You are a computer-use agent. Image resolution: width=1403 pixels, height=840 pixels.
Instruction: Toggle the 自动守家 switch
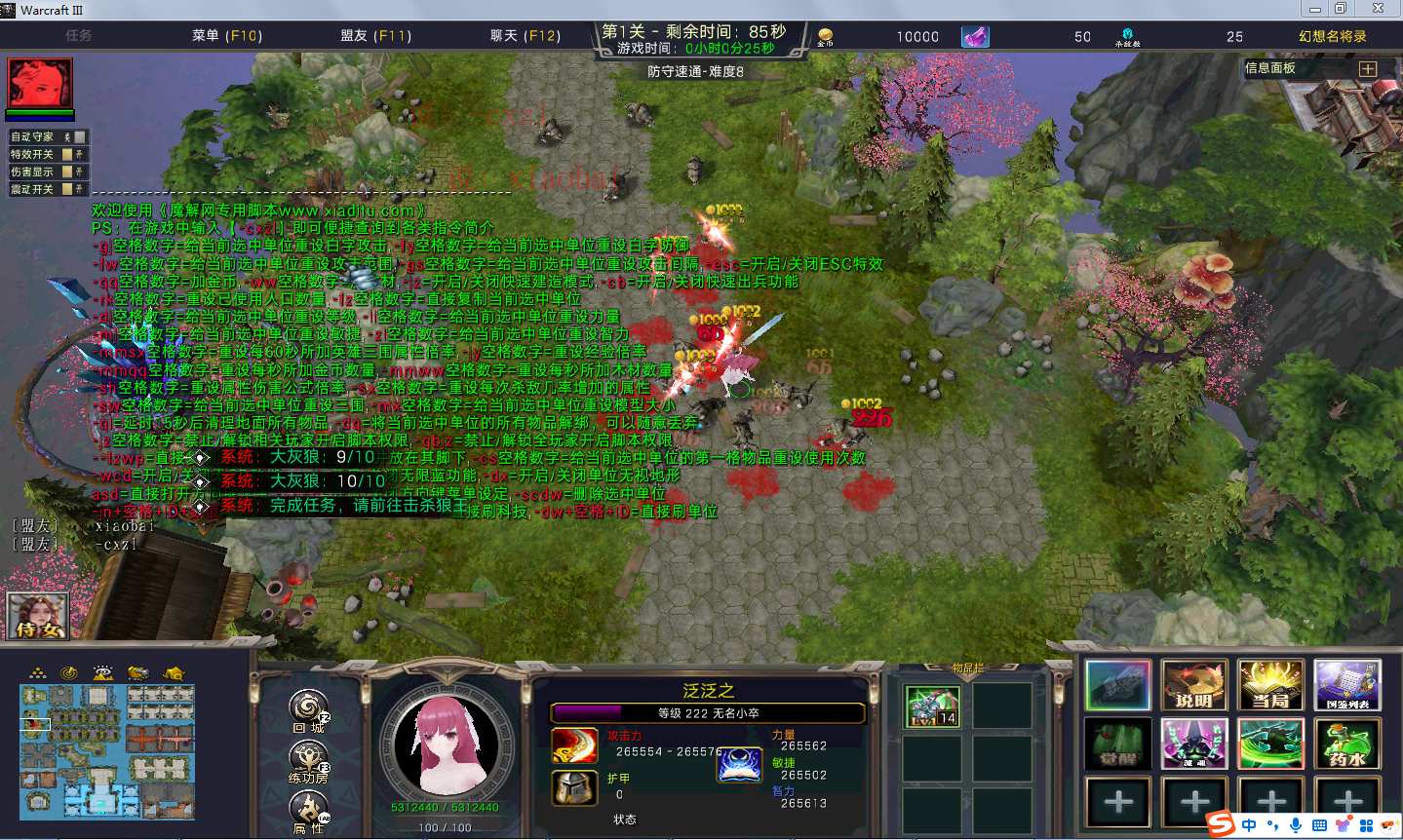[x=79, y=137]
